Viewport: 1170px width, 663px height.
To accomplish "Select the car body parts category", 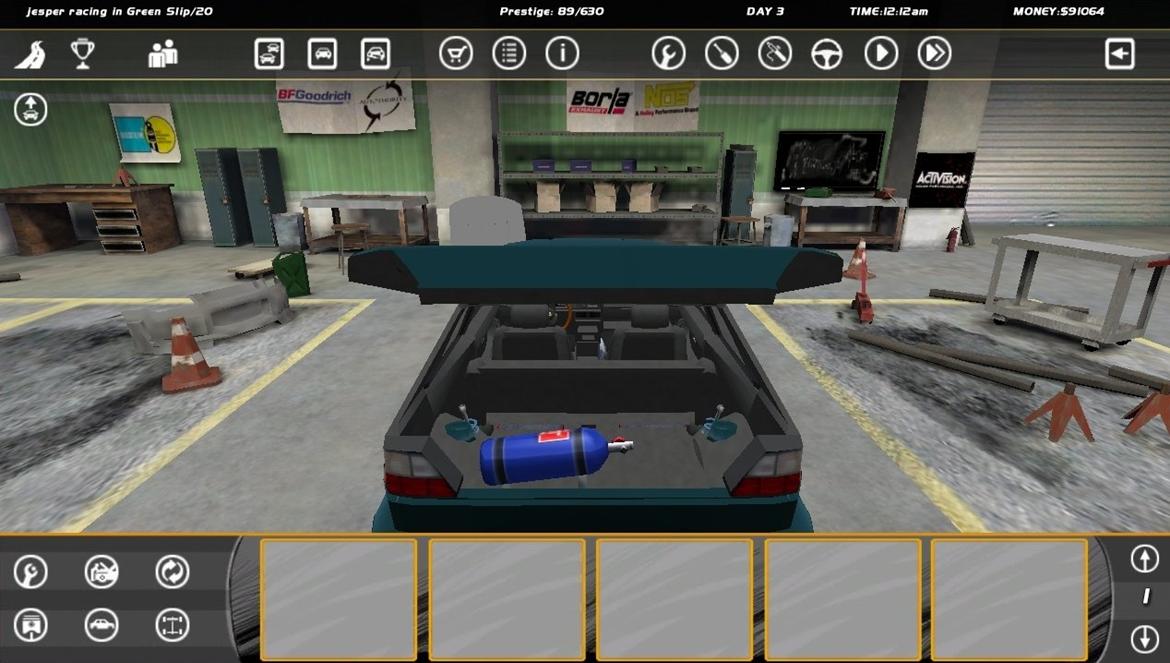I will 101,625.
